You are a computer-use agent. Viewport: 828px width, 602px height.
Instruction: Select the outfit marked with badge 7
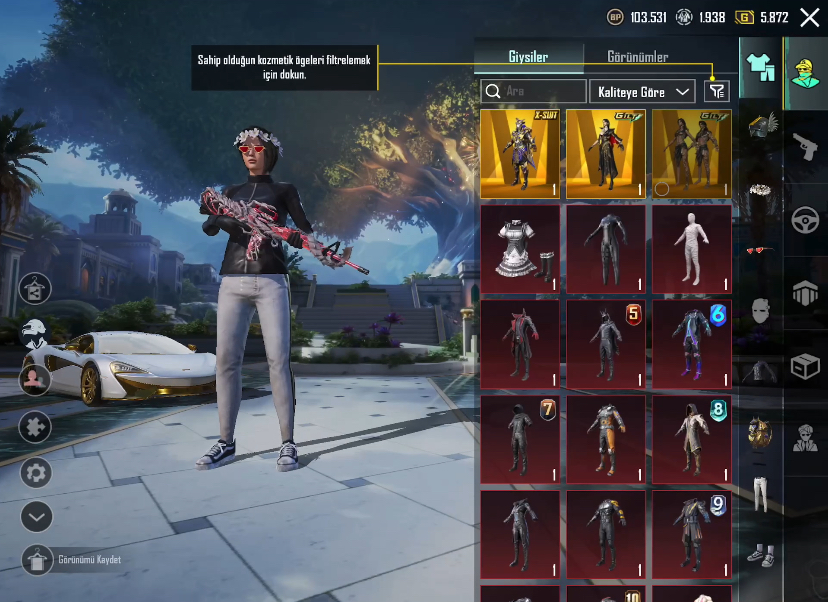coord(520,438)
